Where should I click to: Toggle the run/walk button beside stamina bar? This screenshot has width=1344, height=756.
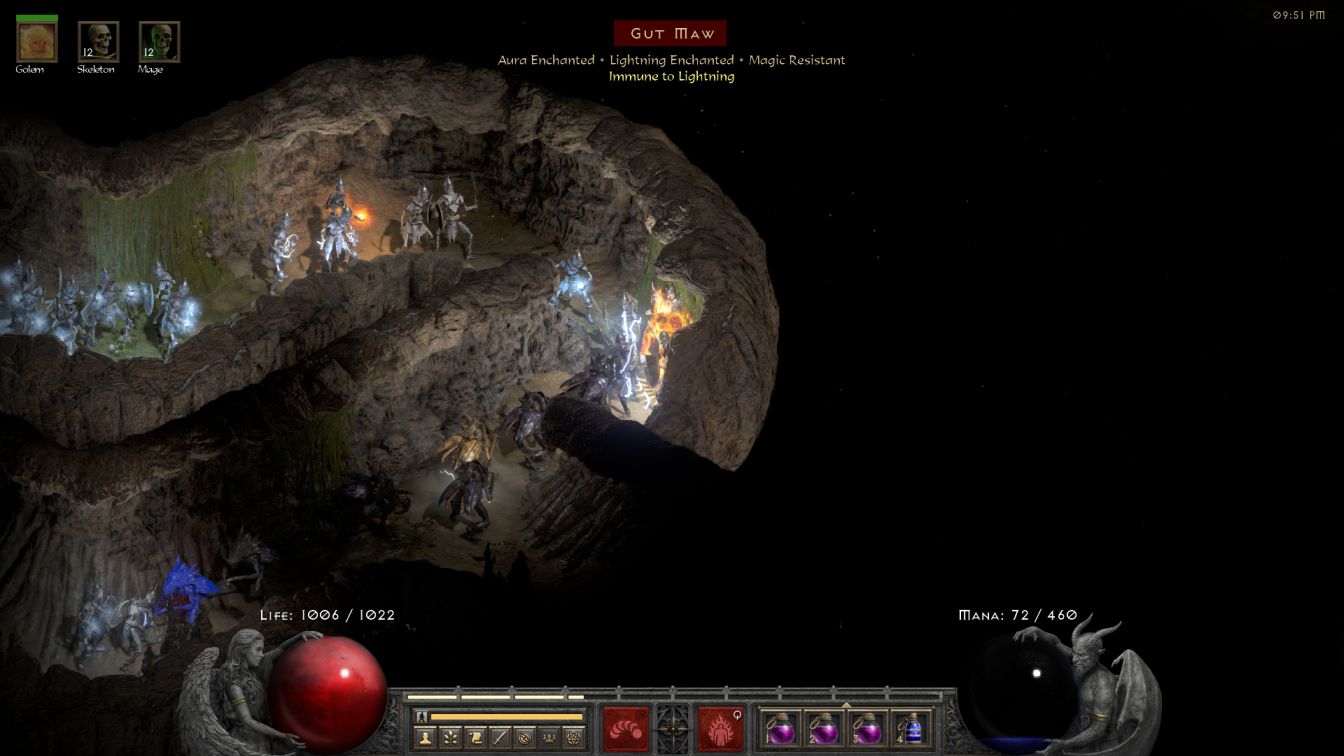pos(422,716)
